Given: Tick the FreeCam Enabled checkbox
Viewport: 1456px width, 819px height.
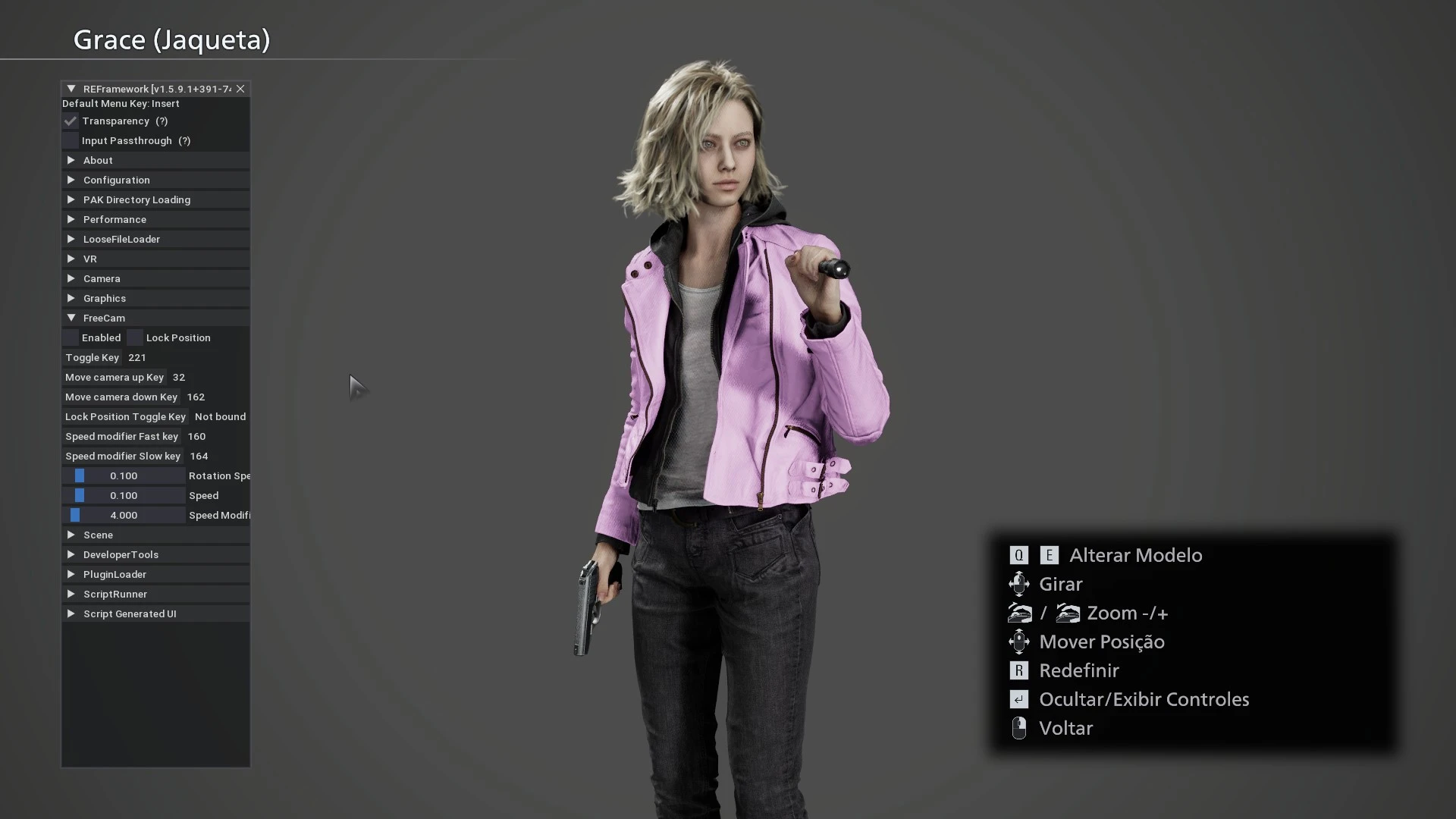Looking at the screenshot, I should 71,338.
